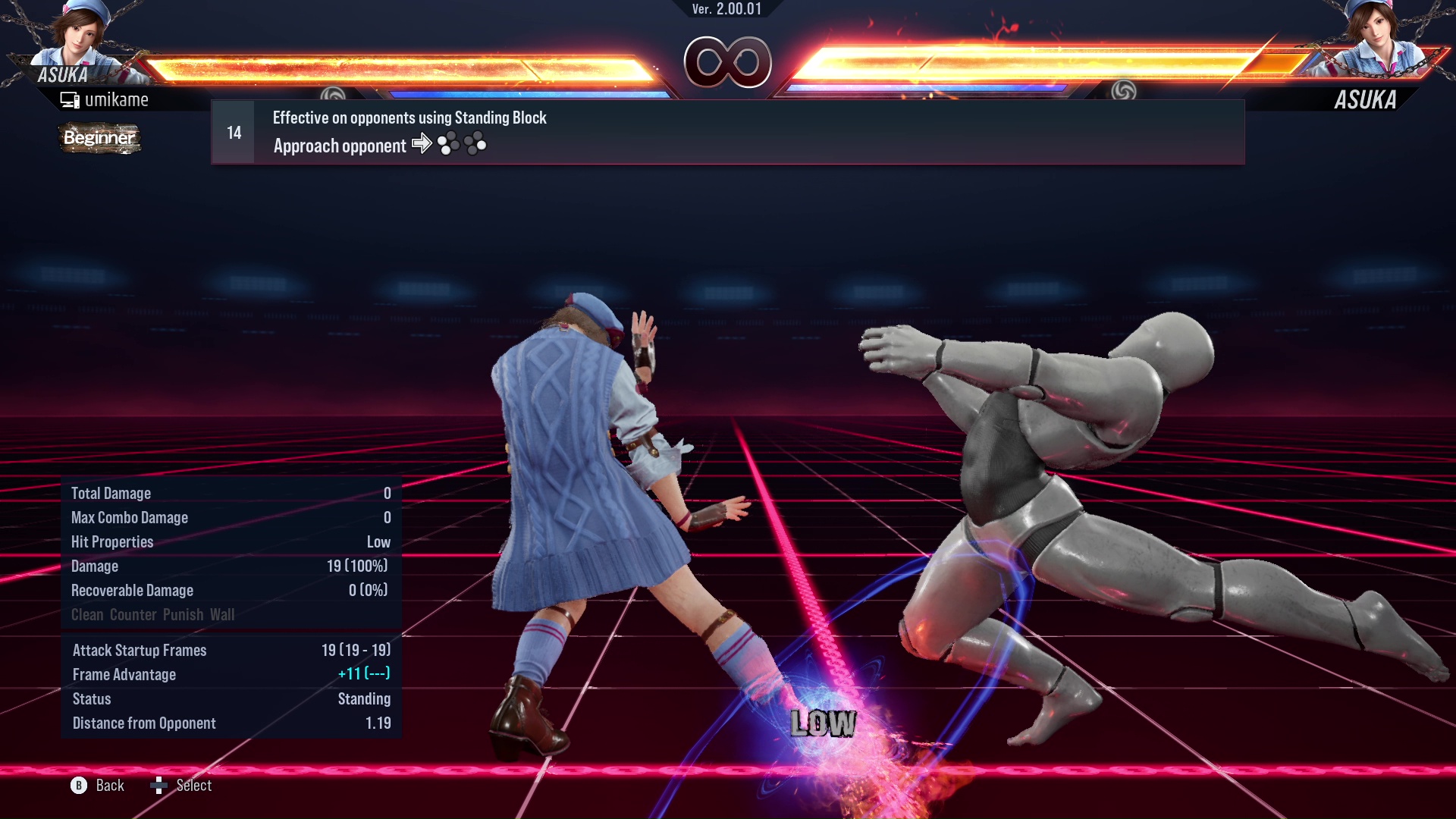1456x819 pixels.
Task: Click the arrow input icon in the combo instruction
Action: pos(422,143)
